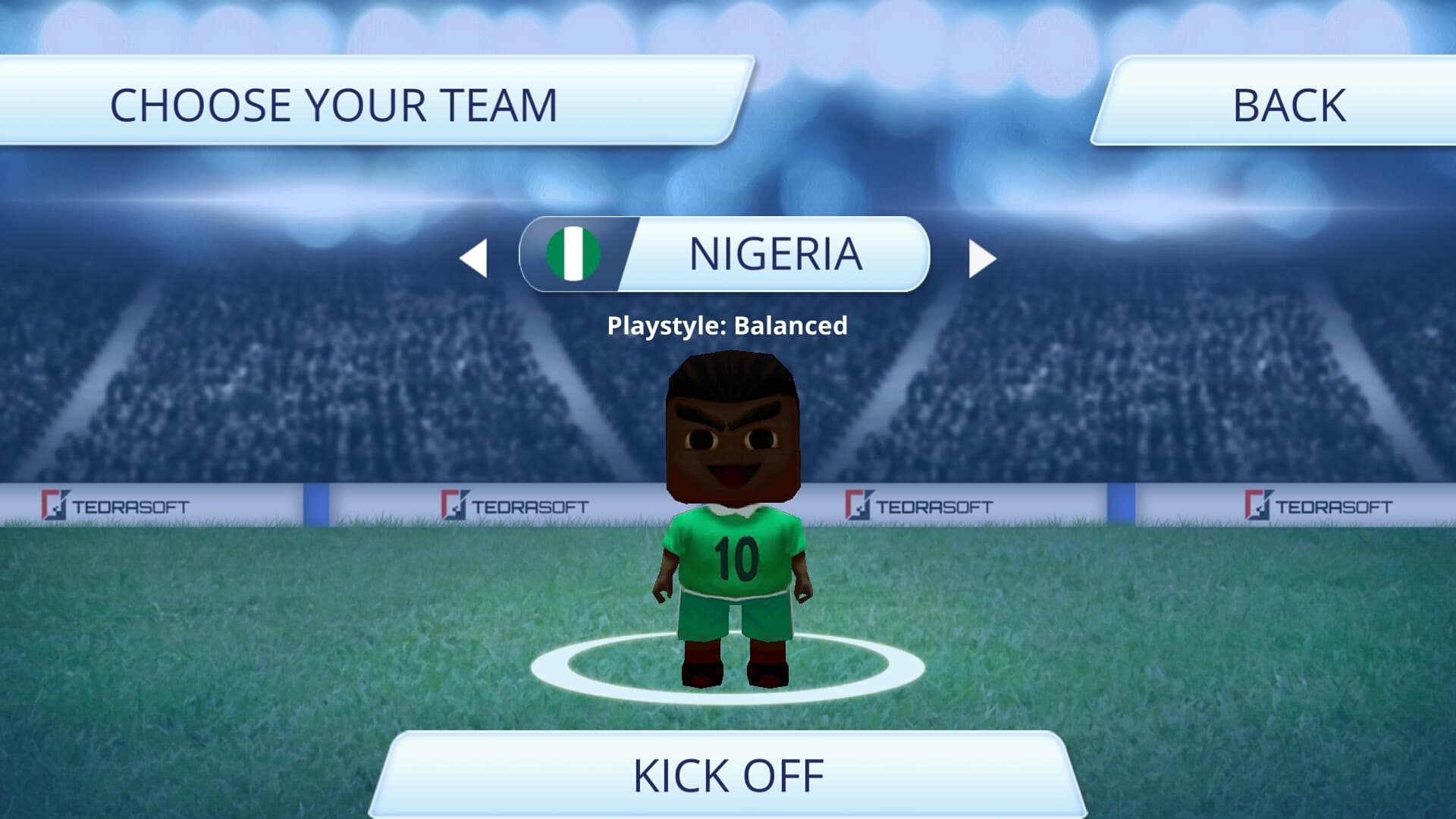Click the Playstyle: Balanced text
This screenshot has width=1456, height=819.
728,326
